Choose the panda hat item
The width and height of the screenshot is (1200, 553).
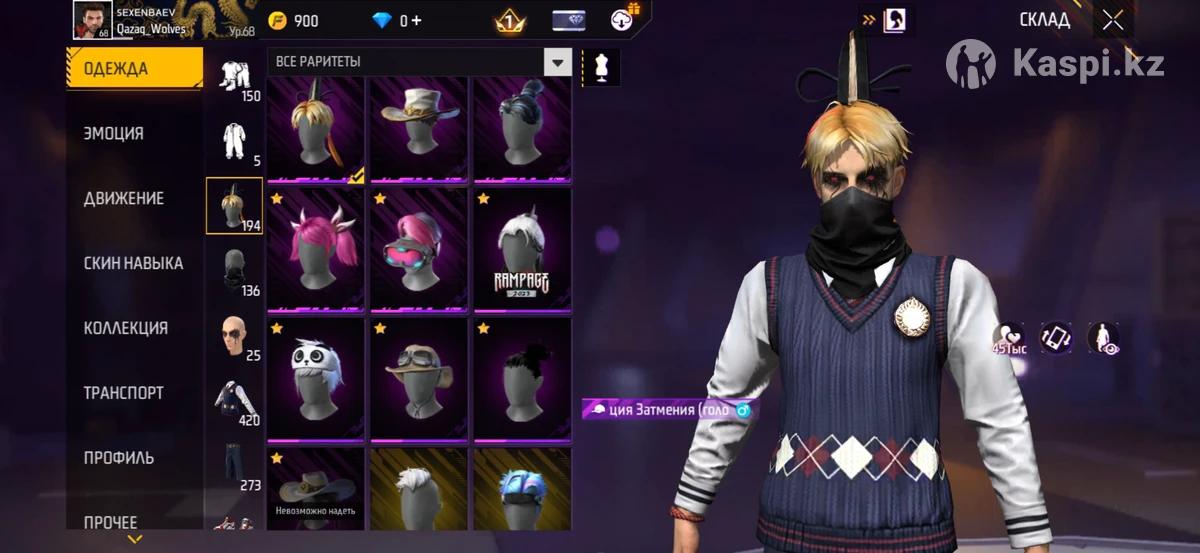316,377
